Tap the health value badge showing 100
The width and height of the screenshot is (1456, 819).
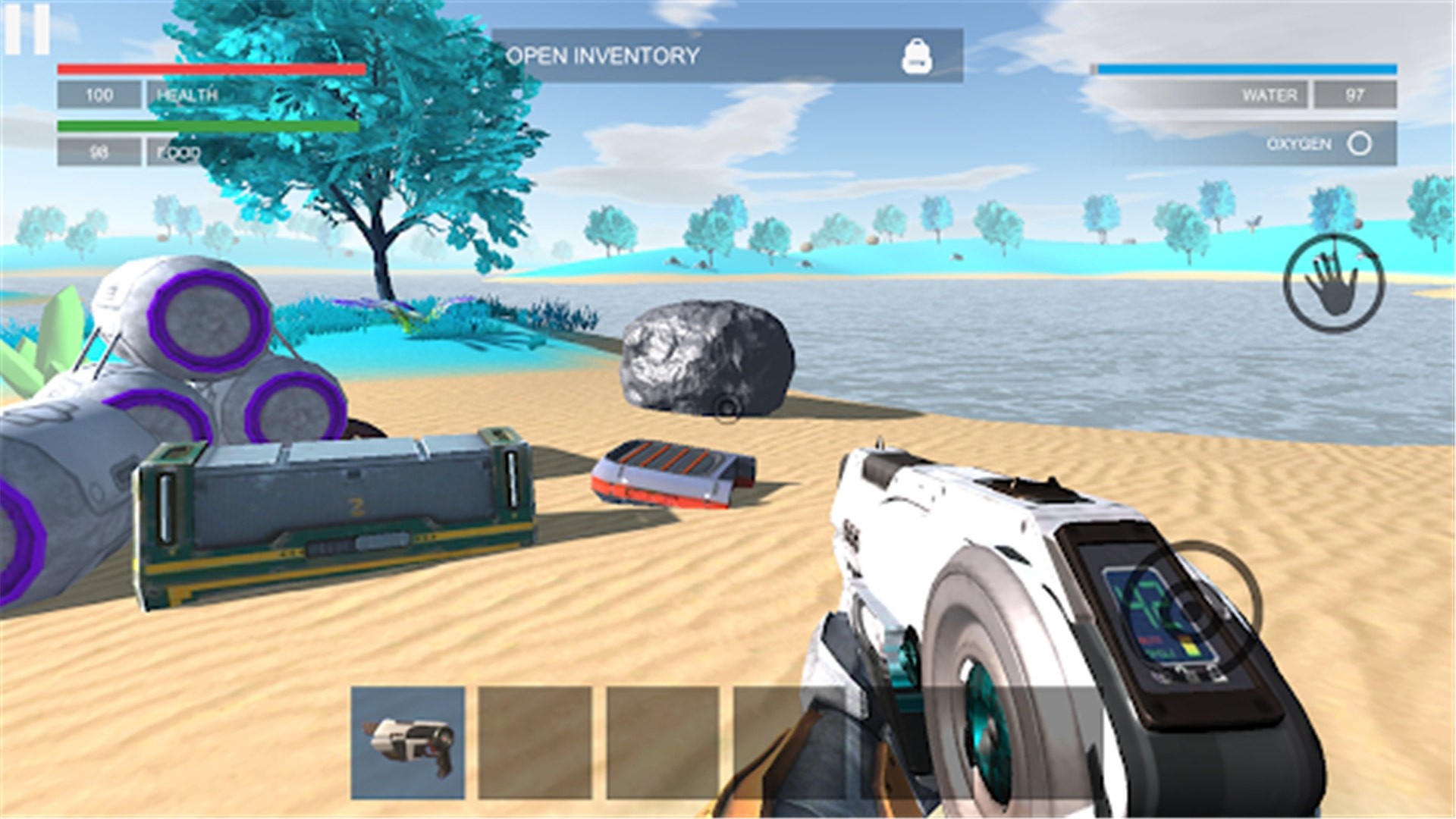97,96
